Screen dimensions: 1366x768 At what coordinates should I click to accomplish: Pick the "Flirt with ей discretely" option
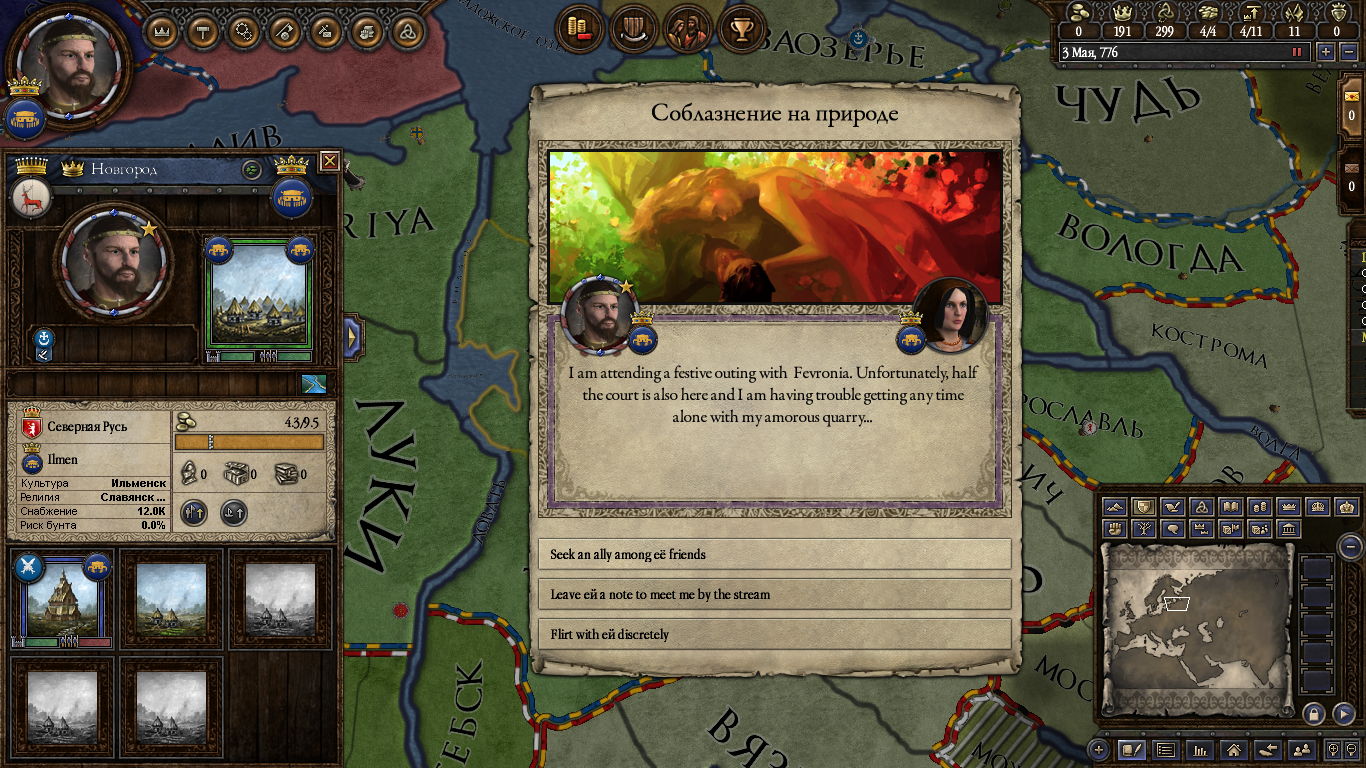coord(774,634)
